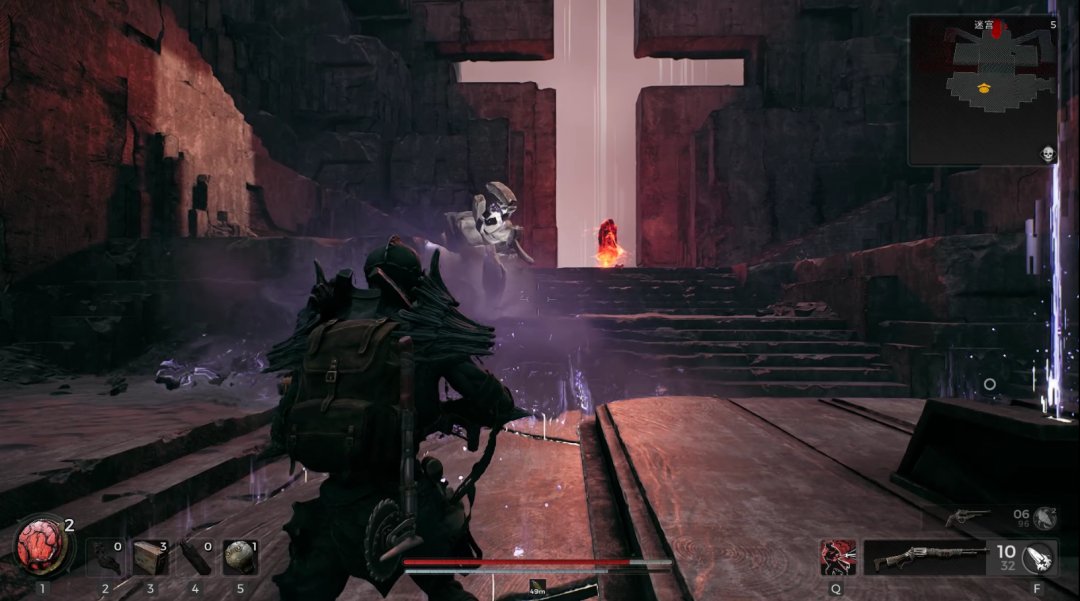Use the red relic heart in slot 1
The width and height of the screenshot is (1080, 601).
(x=43, y=547)
